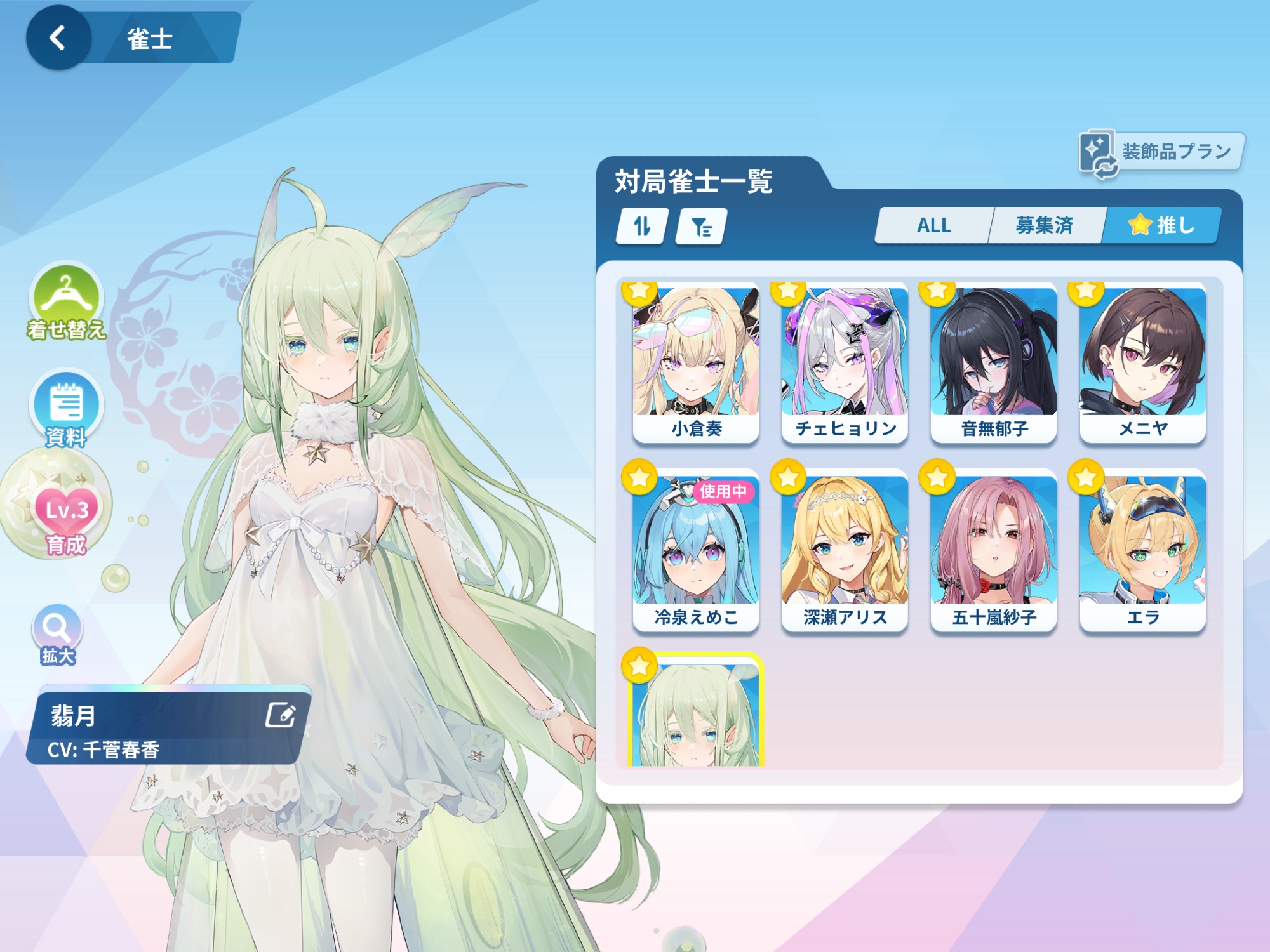The width and height of the screenshot is (1270, 952).
Task: Switch to the 募集済 tab
Action: 1044,225
